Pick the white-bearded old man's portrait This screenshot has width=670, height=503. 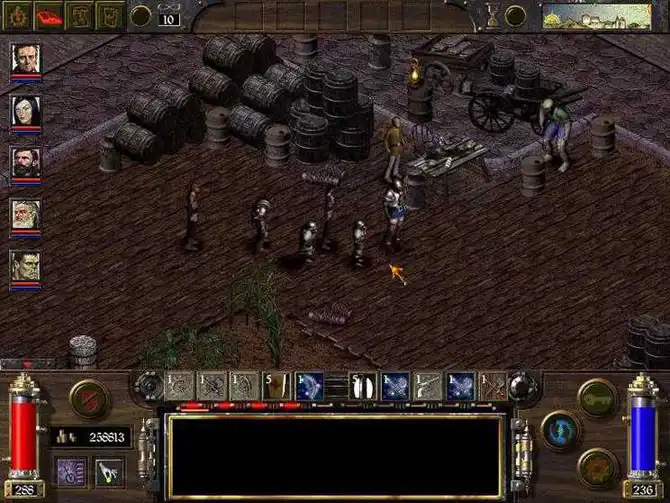[x=26, y=213]
